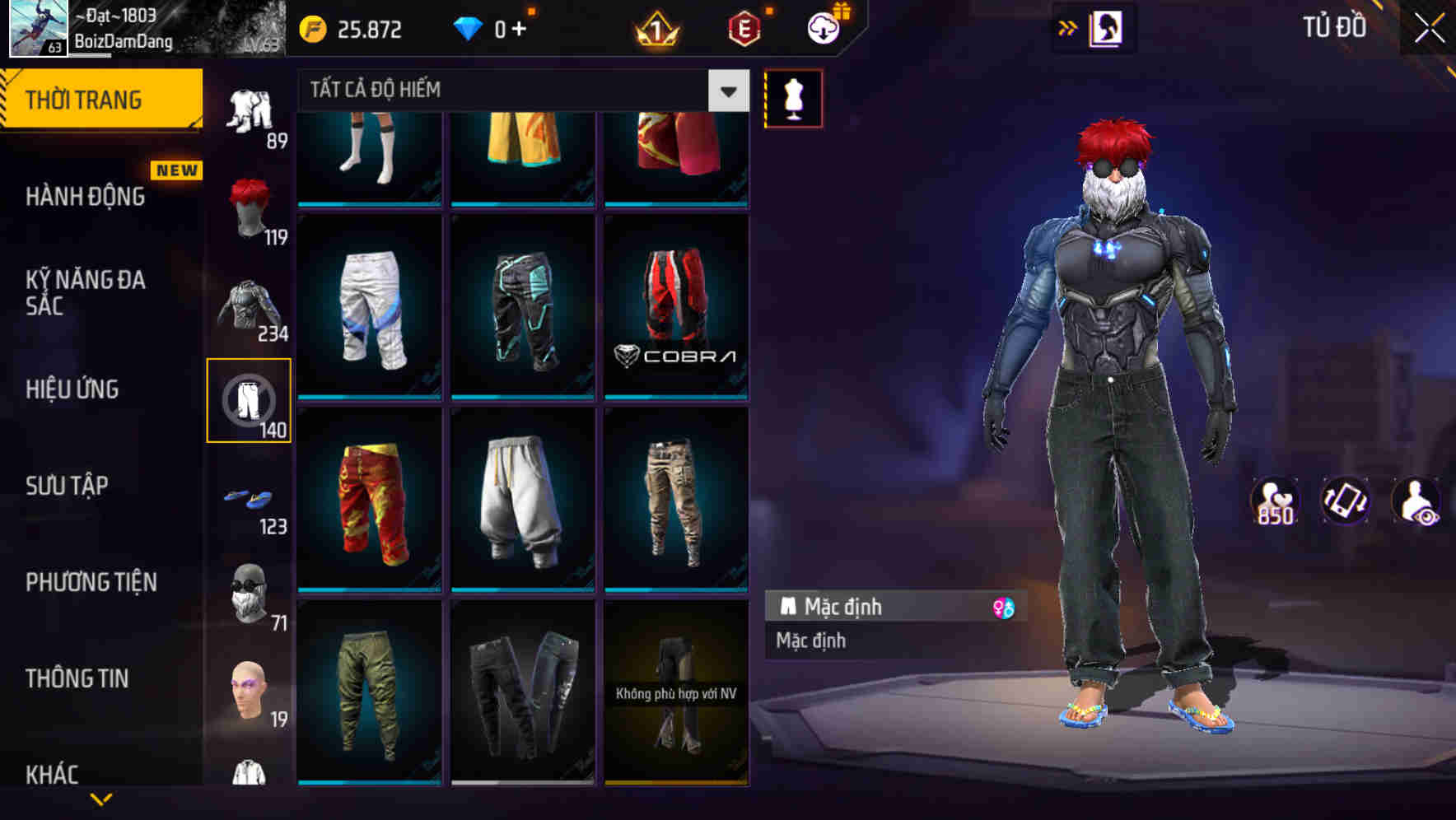Viewport: 1456px width, 820px height.
Task: Expand the Tất cả độ hiếm rarity dropdown
Action: [726, 91]
